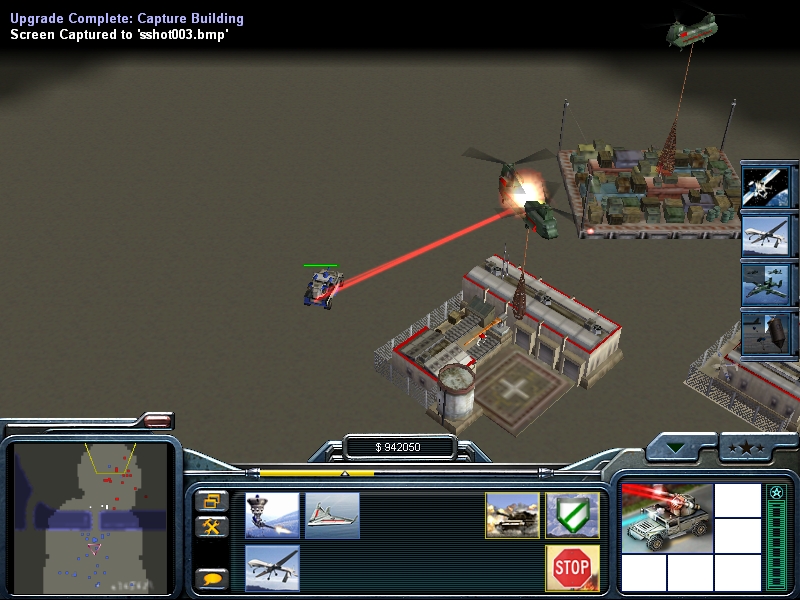
Task: Launch the Spy Drone power shortcut
Action: 769,233
